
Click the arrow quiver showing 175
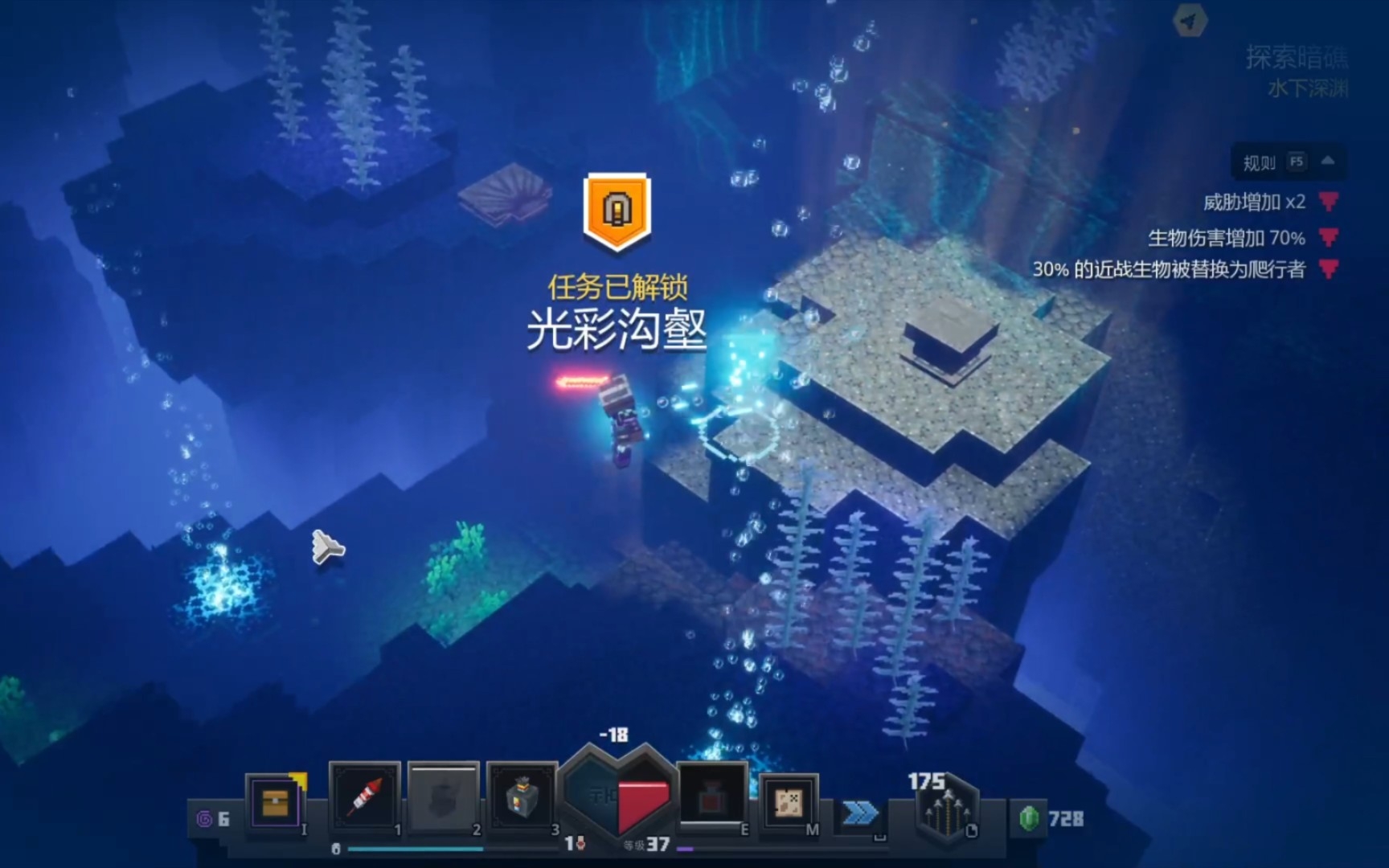point(947,808)
